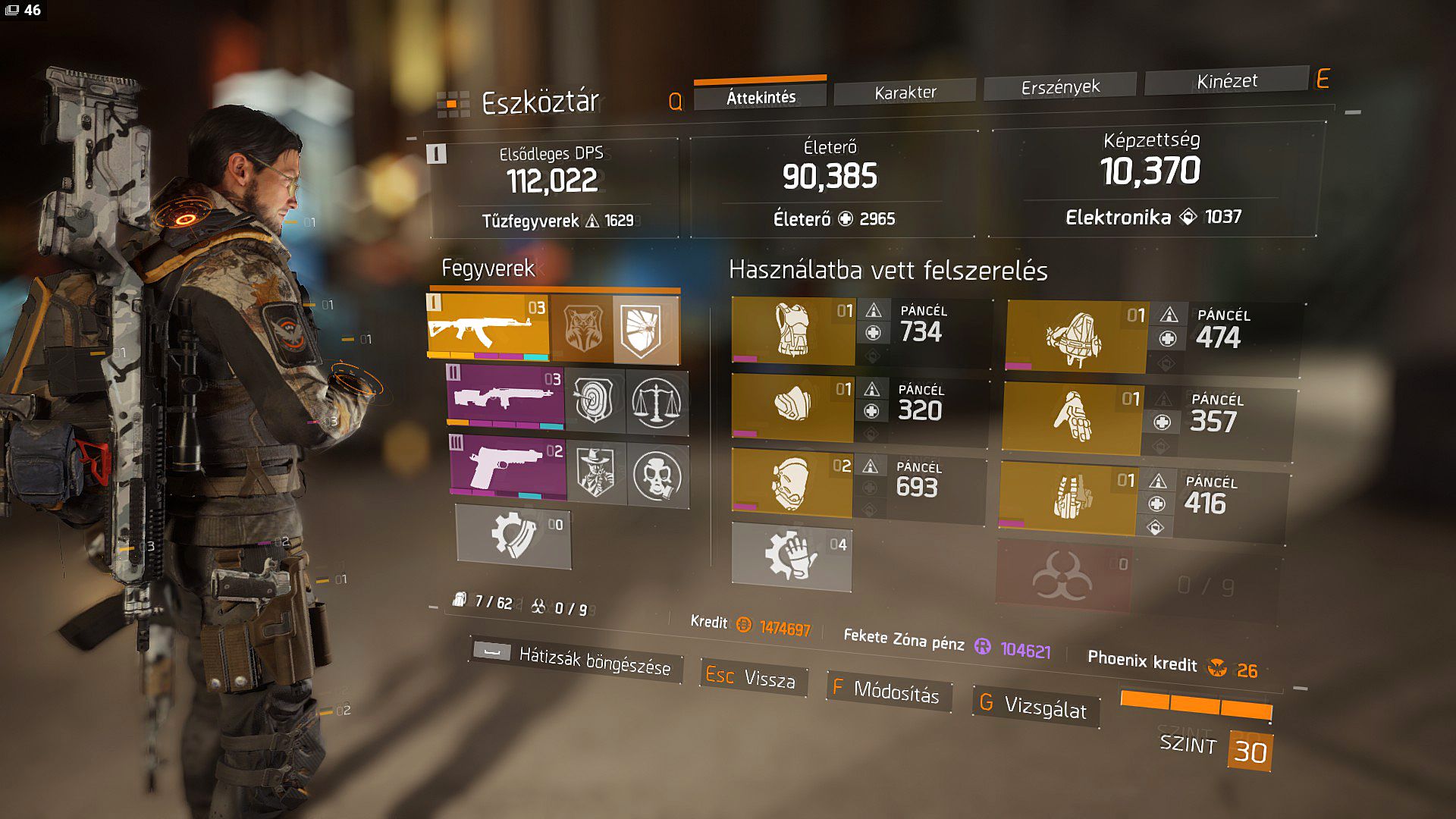Go back with the Vissza button

[x=752, y=676]
